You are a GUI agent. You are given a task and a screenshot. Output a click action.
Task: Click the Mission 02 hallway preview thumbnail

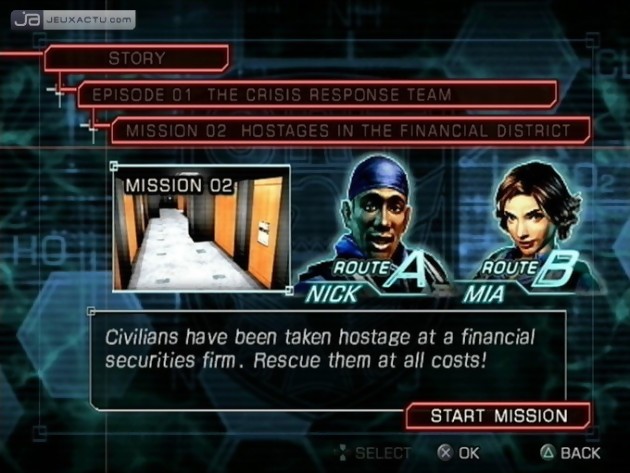point(202,229)
